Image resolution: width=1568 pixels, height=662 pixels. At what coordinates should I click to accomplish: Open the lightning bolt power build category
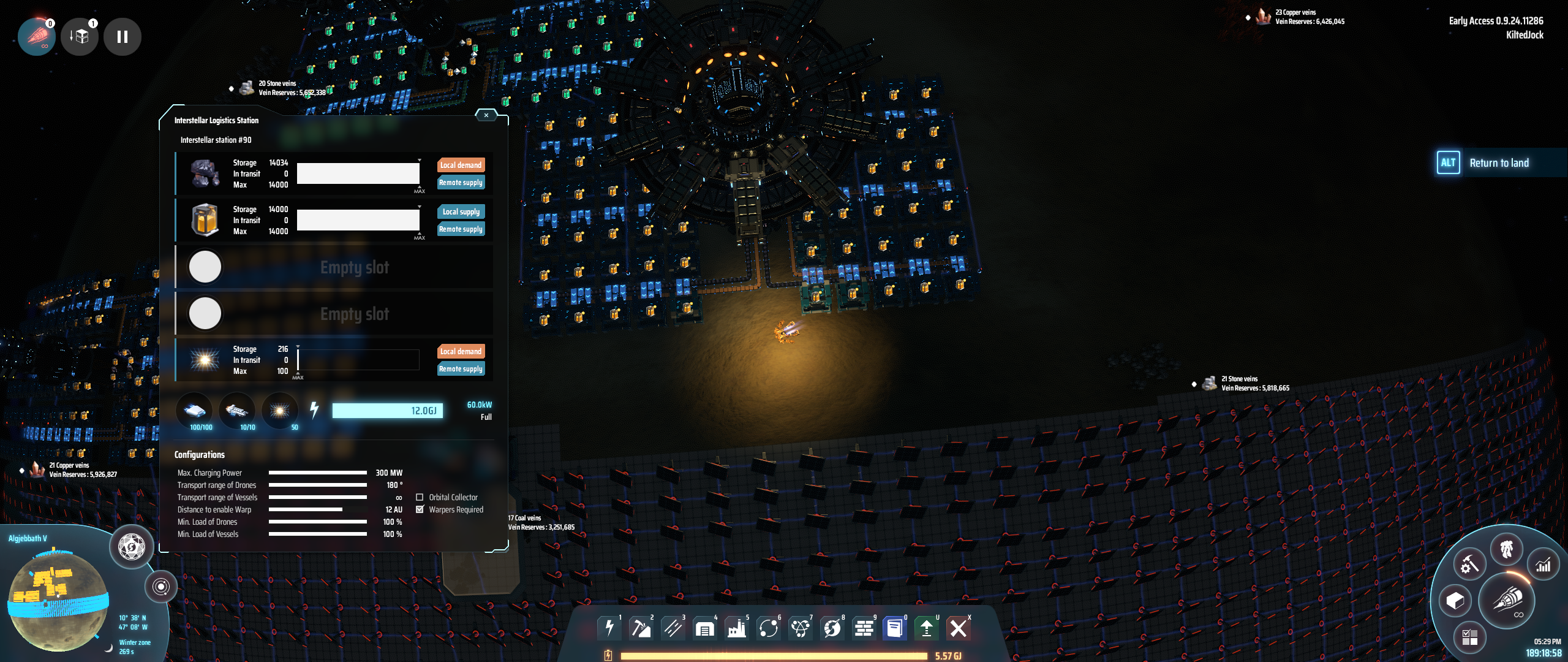coord(609,628)
